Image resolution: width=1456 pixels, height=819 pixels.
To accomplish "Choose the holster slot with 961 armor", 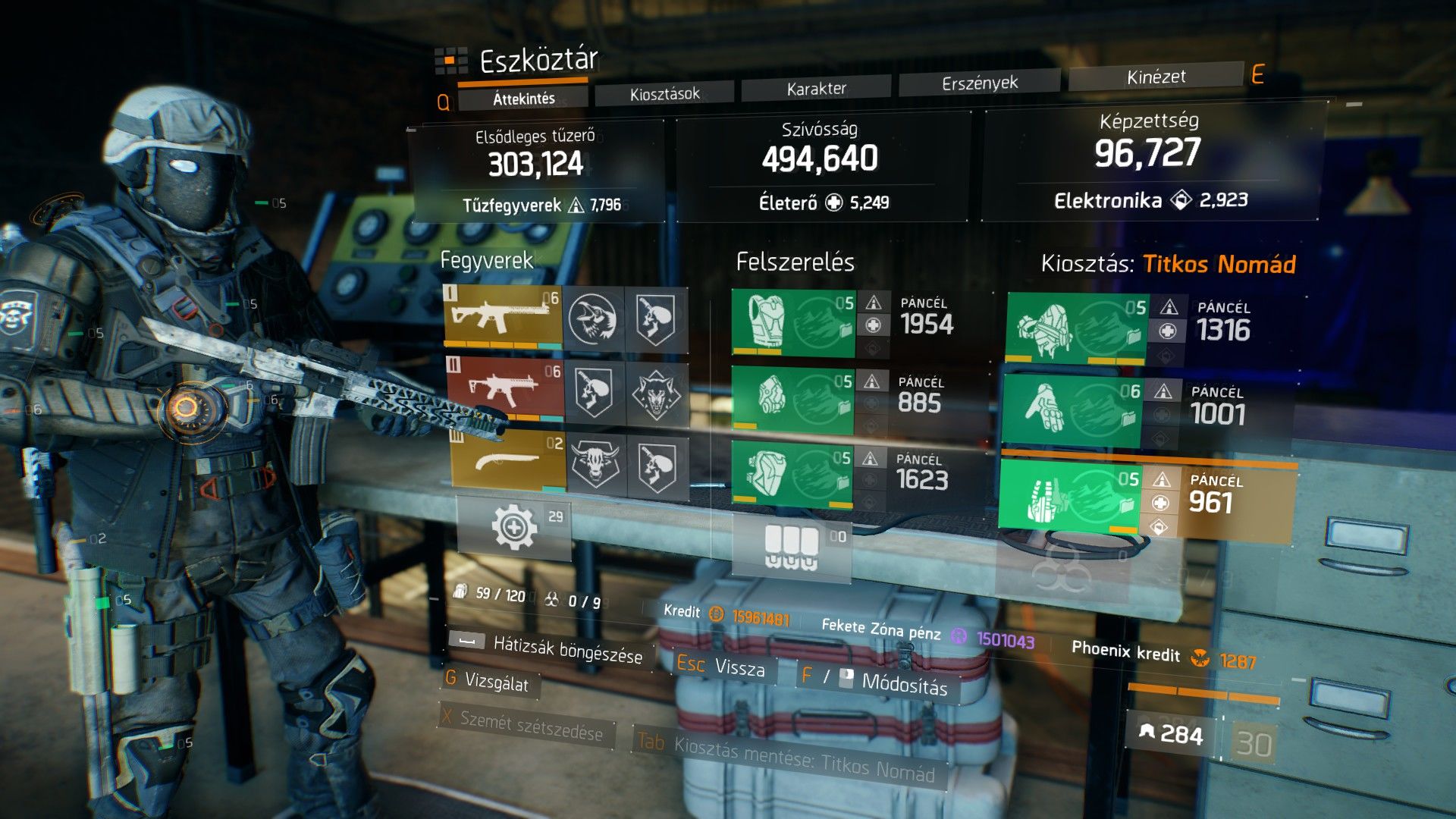I will point(1069,497).
